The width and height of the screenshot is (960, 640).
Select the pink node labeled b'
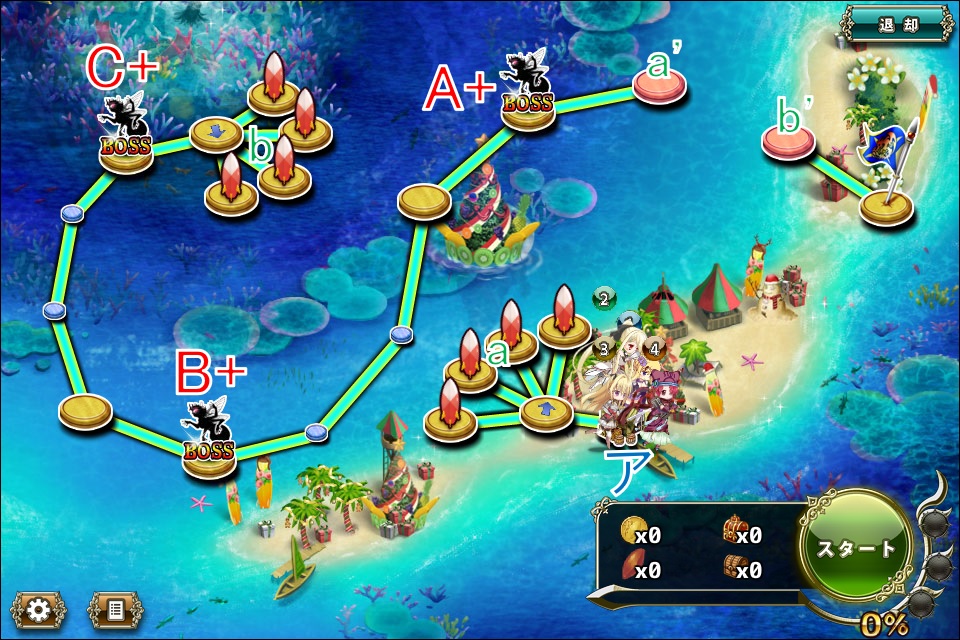tap(789, 145)
